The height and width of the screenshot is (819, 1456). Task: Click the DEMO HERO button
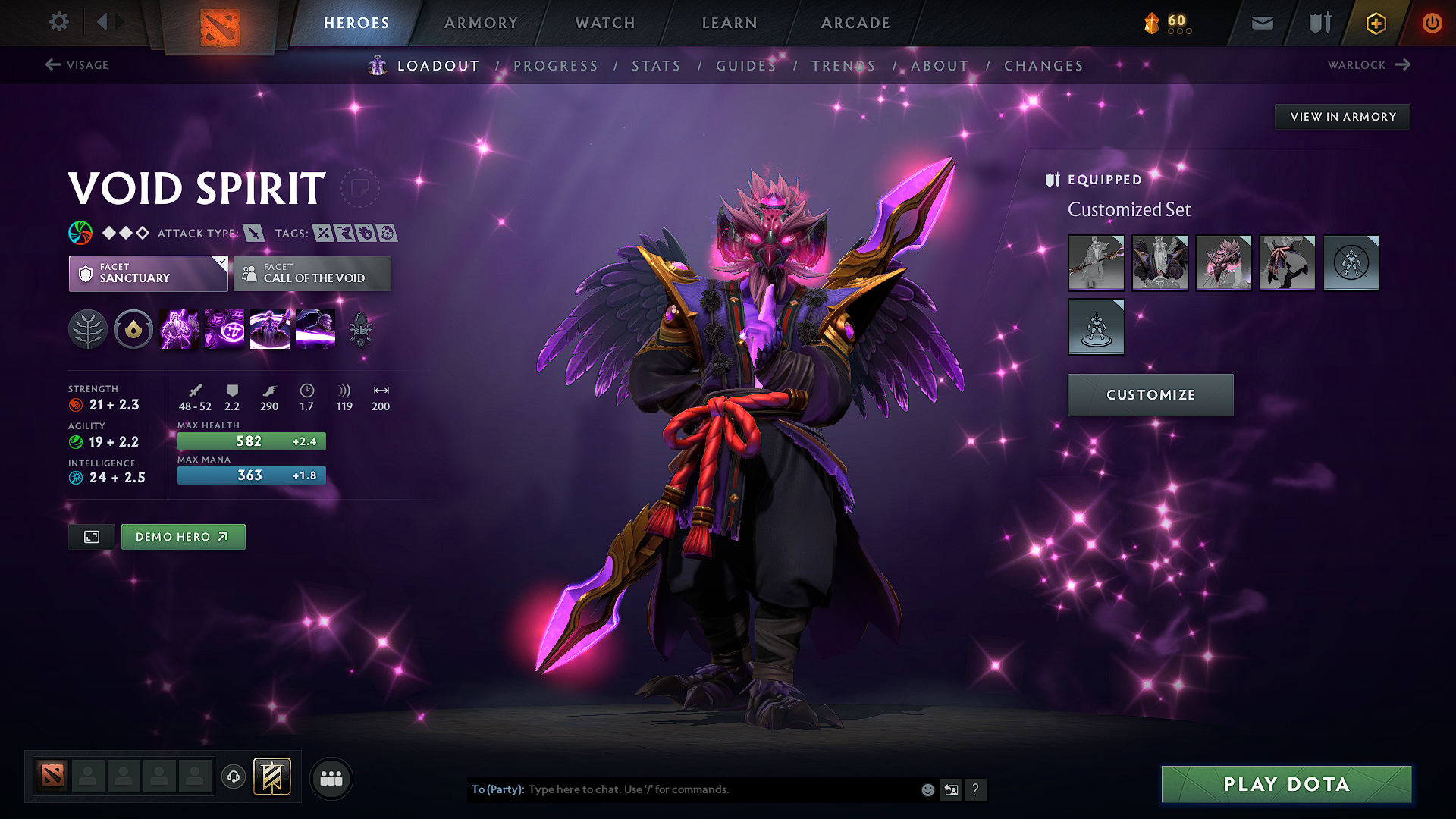tap(183, 536)
